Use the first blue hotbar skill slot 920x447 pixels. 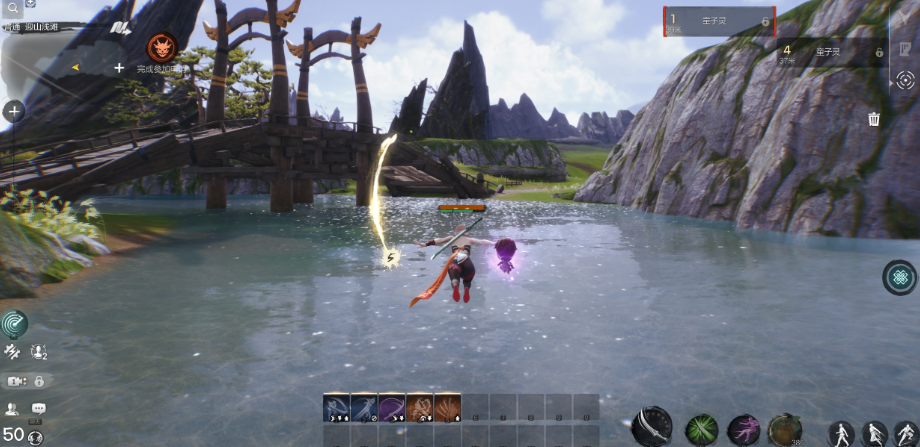pyautogui.click(x=336, y=407)
